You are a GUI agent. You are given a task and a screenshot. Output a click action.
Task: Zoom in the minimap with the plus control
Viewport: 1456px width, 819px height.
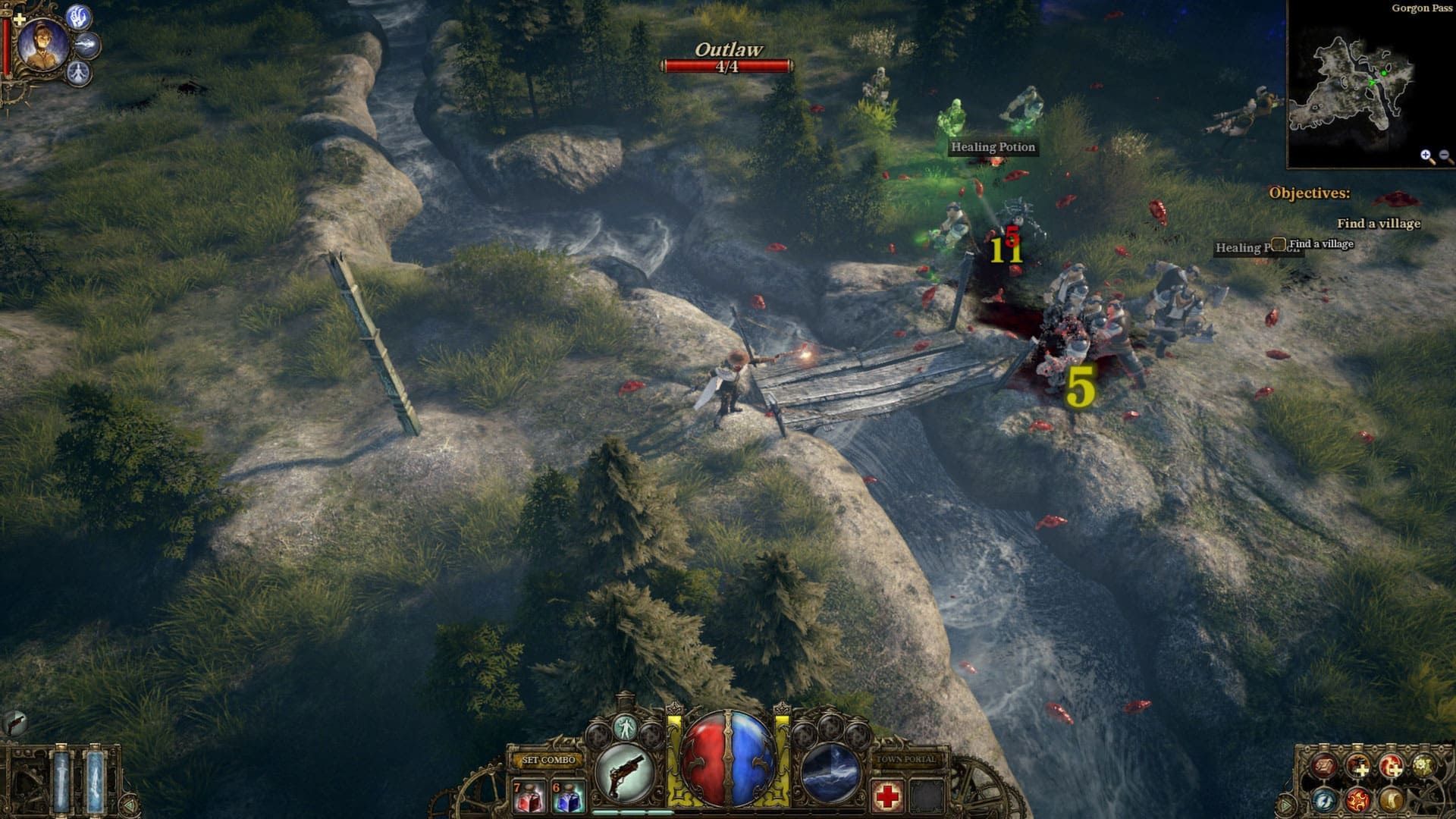[x=1426, y=154]
